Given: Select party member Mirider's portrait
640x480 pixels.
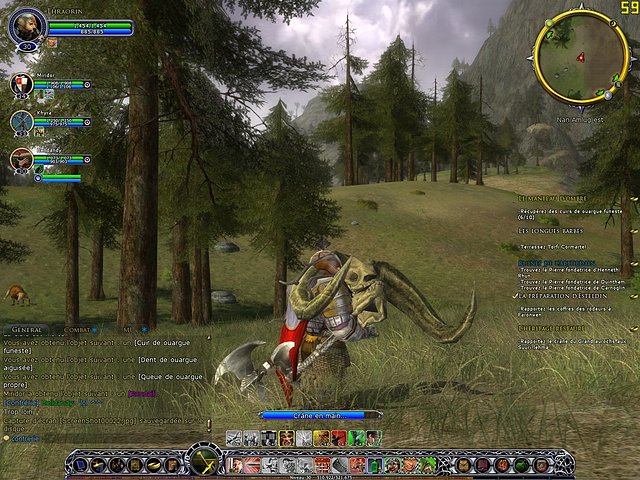Looking at the screenshot, I should 22,85.
